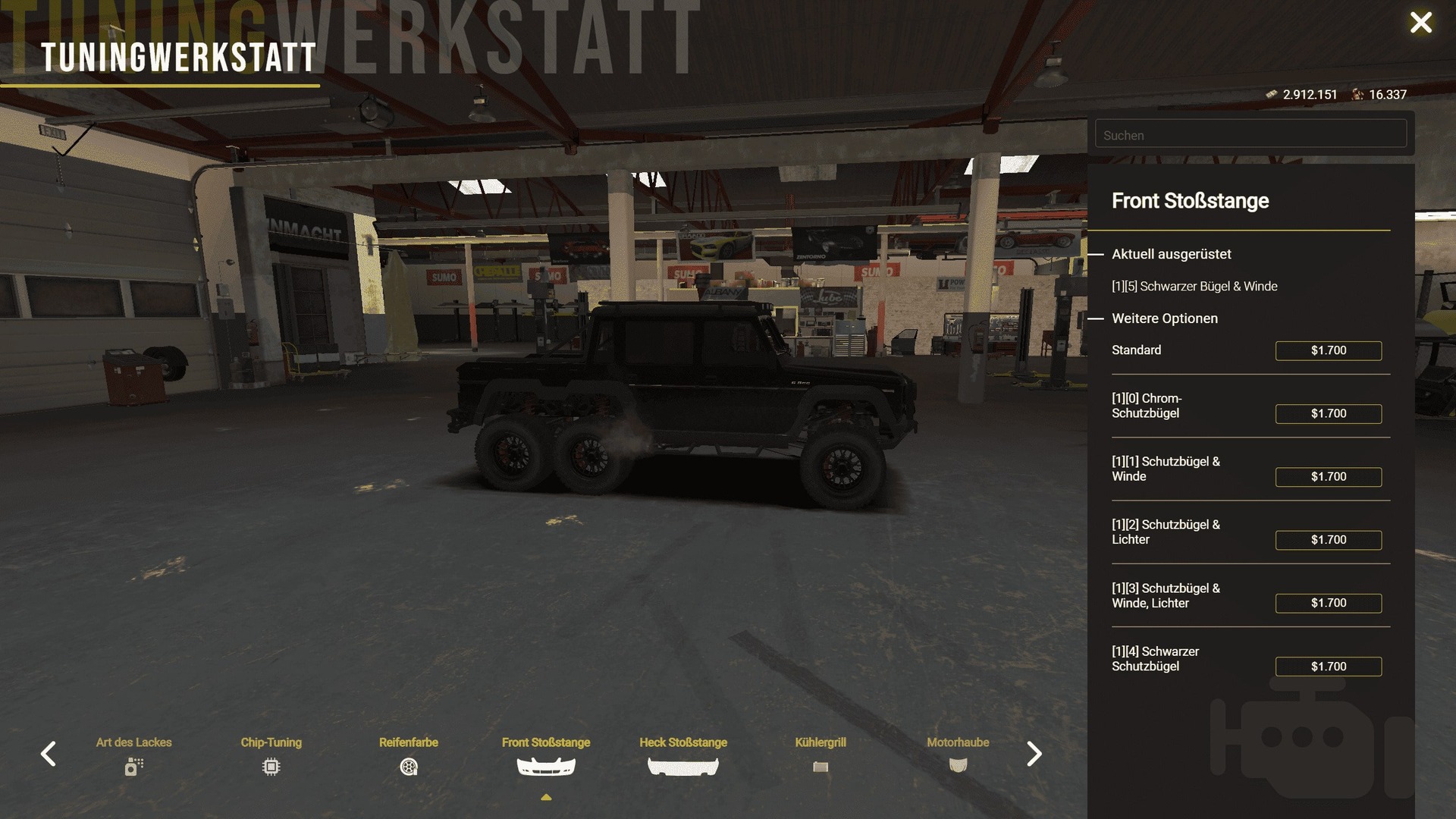Switch to the Chip-Tuning category

pyautogui.click(x=271, y=755)
